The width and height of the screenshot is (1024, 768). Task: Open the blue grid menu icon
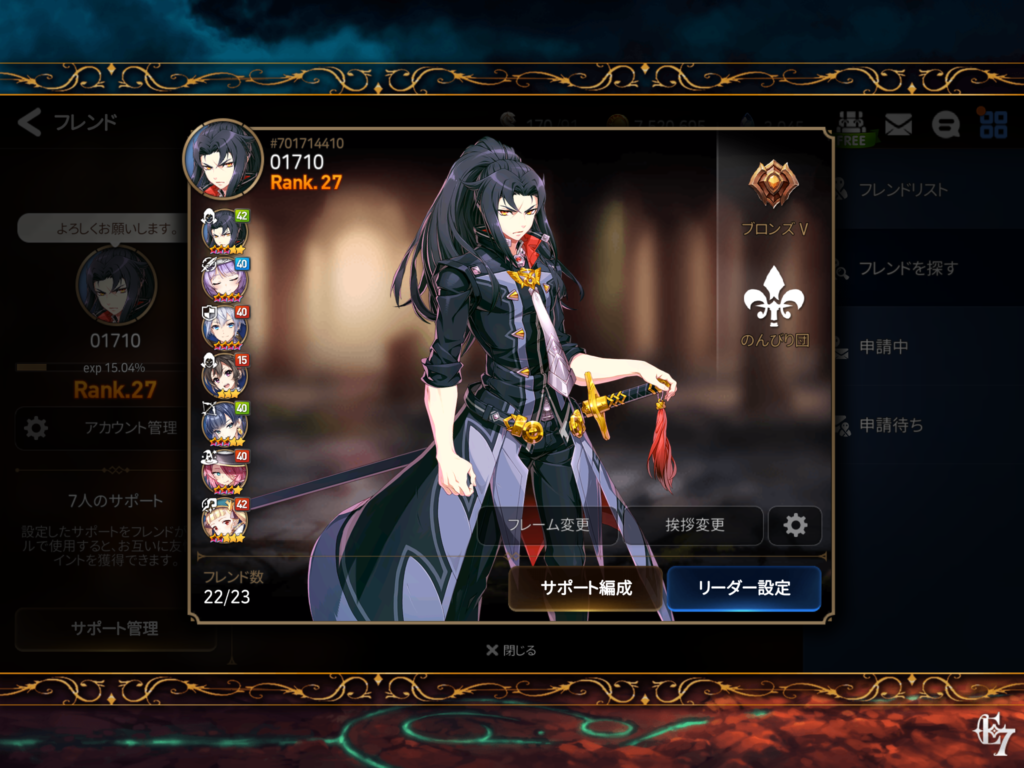(x=993, y=124)
